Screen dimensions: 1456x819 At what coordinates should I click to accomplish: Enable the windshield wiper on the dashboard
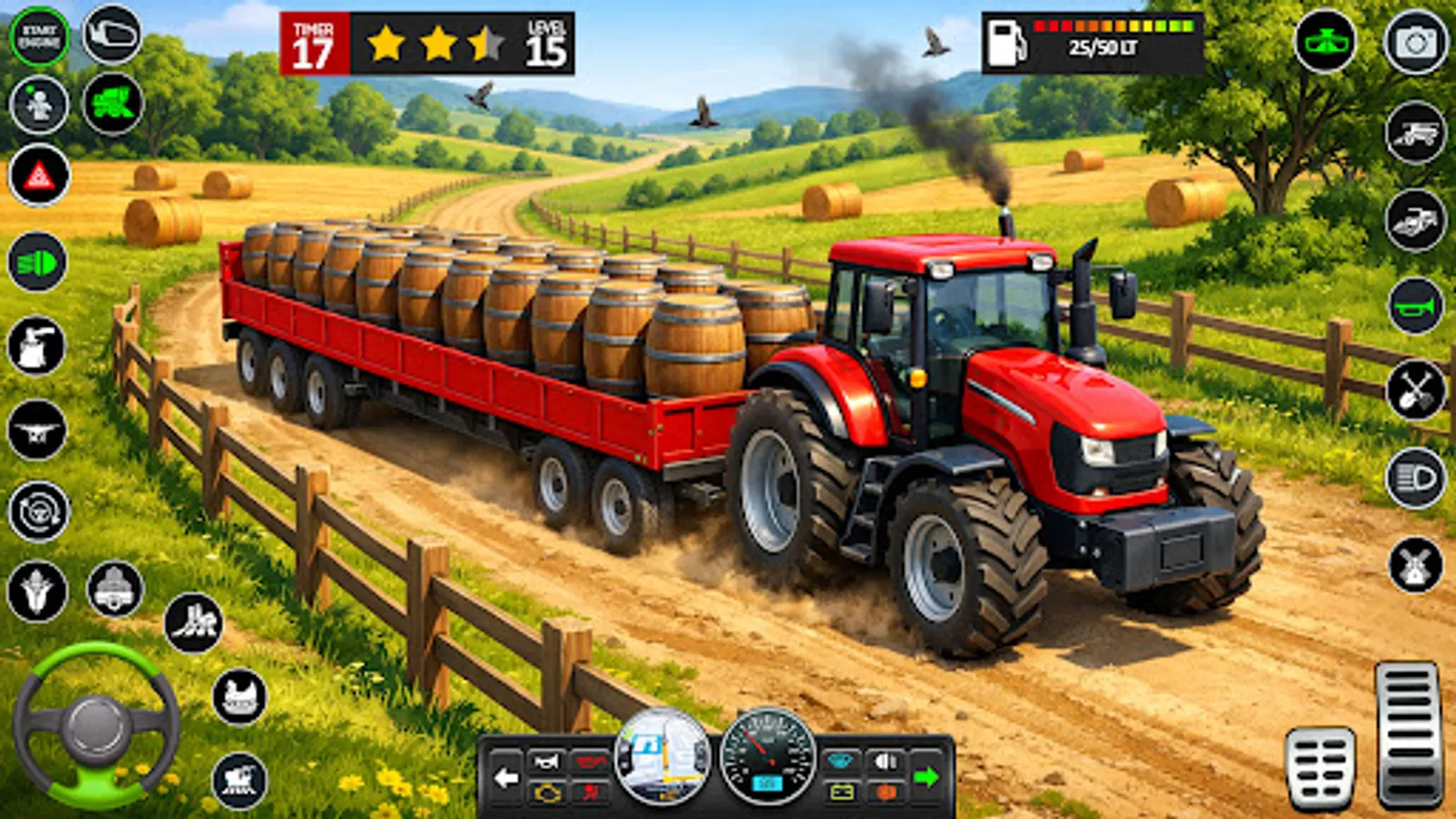click(x=839, y=762)
